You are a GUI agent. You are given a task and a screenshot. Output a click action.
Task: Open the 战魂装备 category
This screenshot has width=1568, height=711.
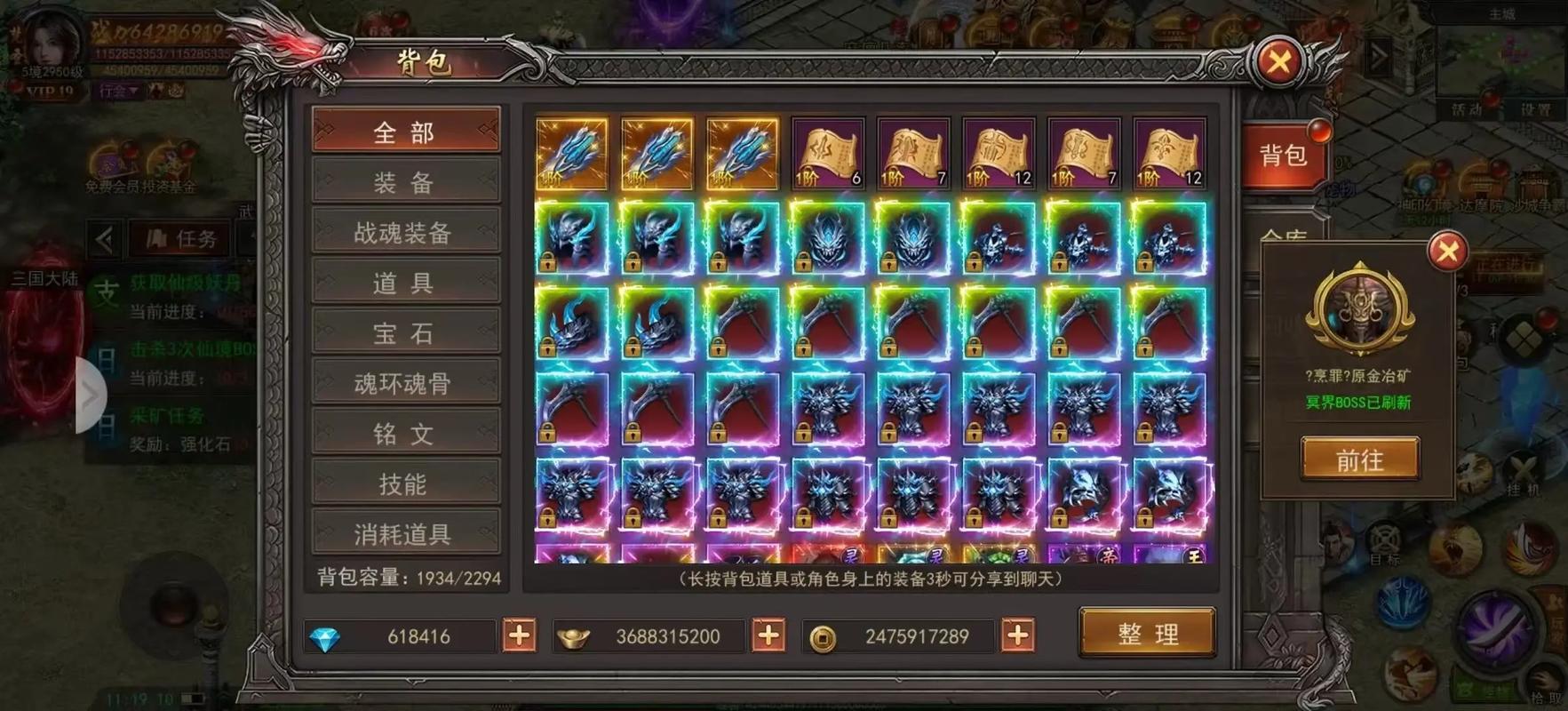tap(405, 233)
